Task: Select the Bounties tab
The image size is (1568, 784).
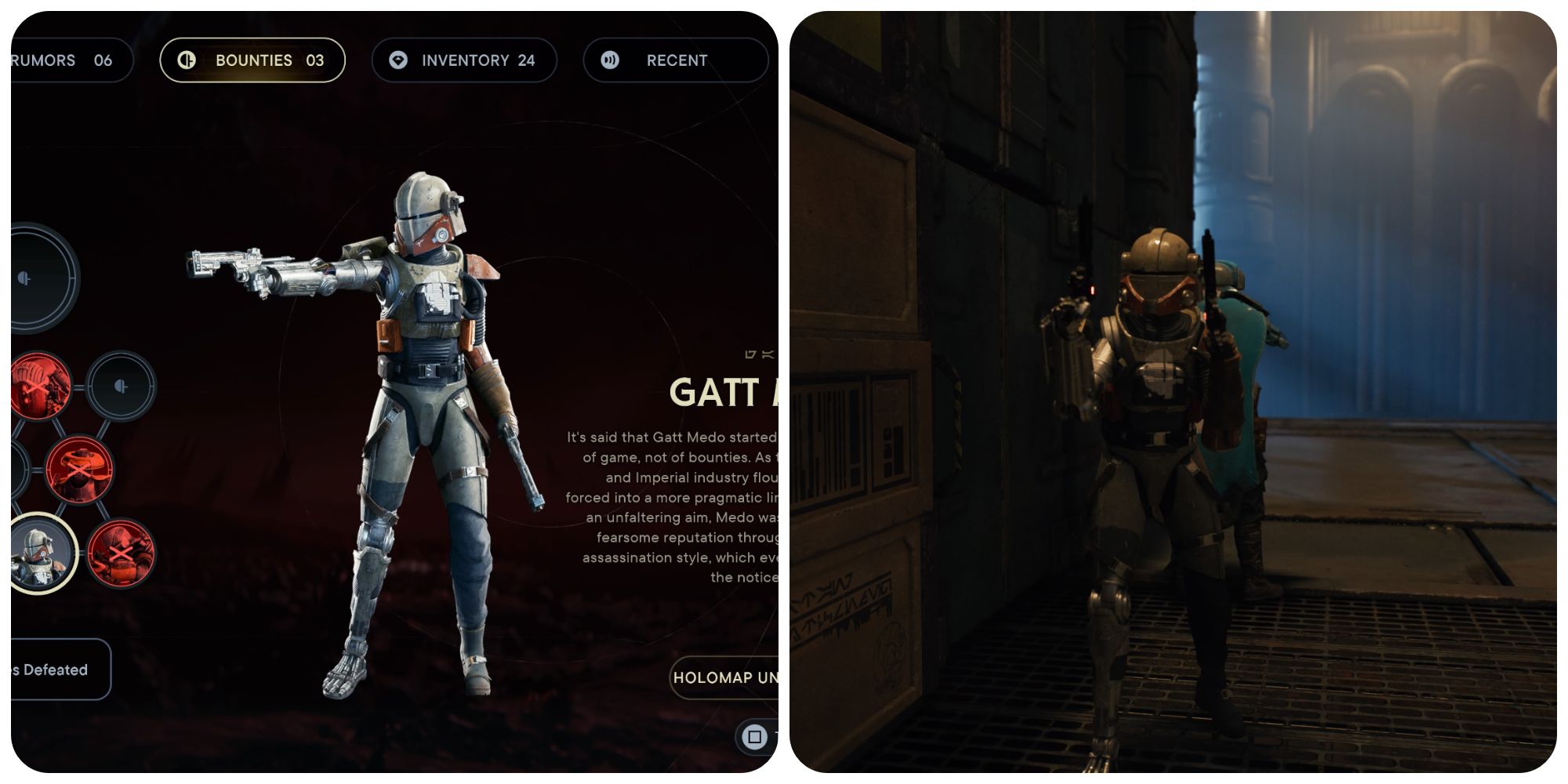Action: point(252,60)
